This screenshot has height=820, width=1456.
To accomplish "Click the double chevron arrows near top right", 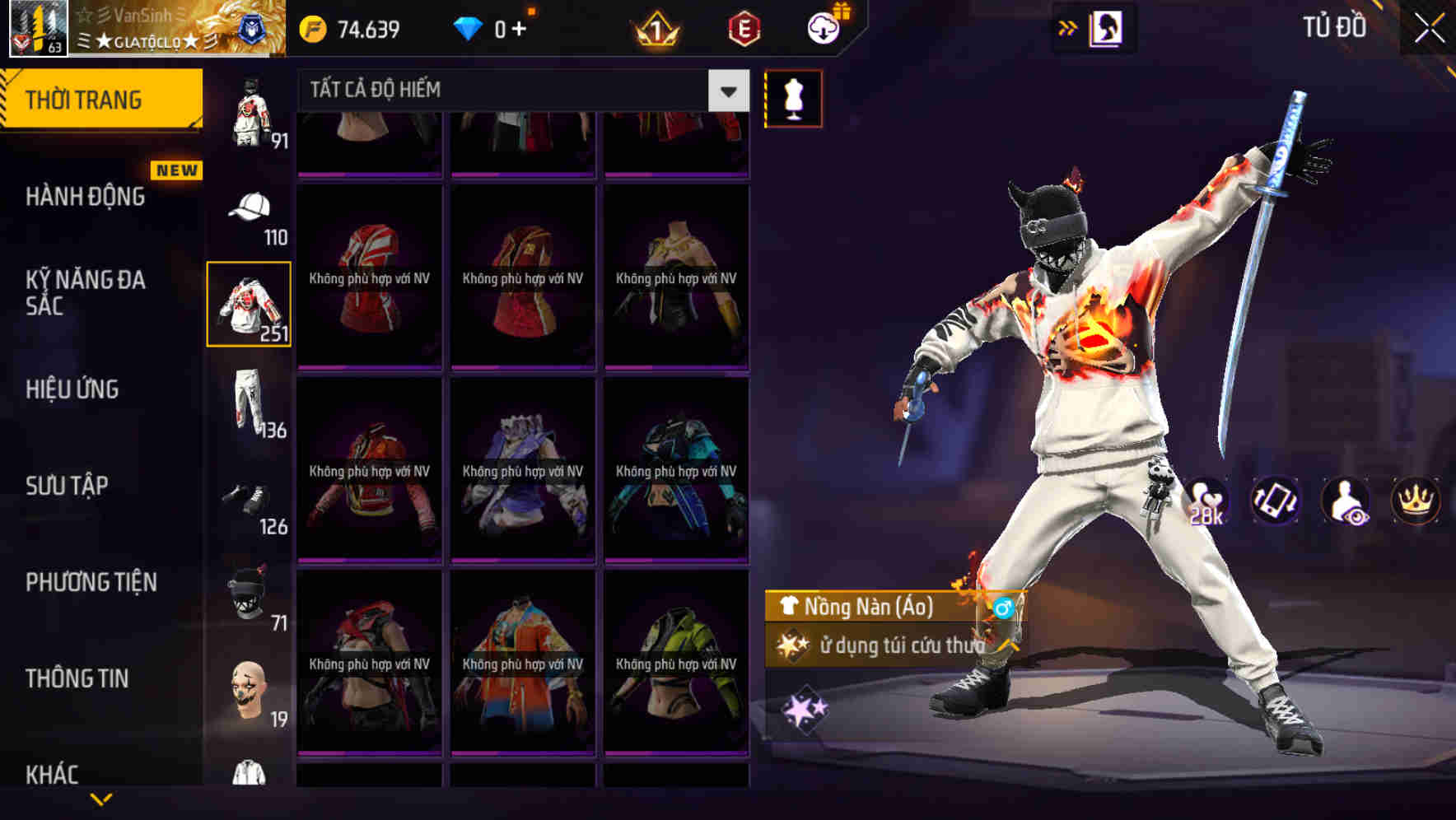I will coord(1067,26).
